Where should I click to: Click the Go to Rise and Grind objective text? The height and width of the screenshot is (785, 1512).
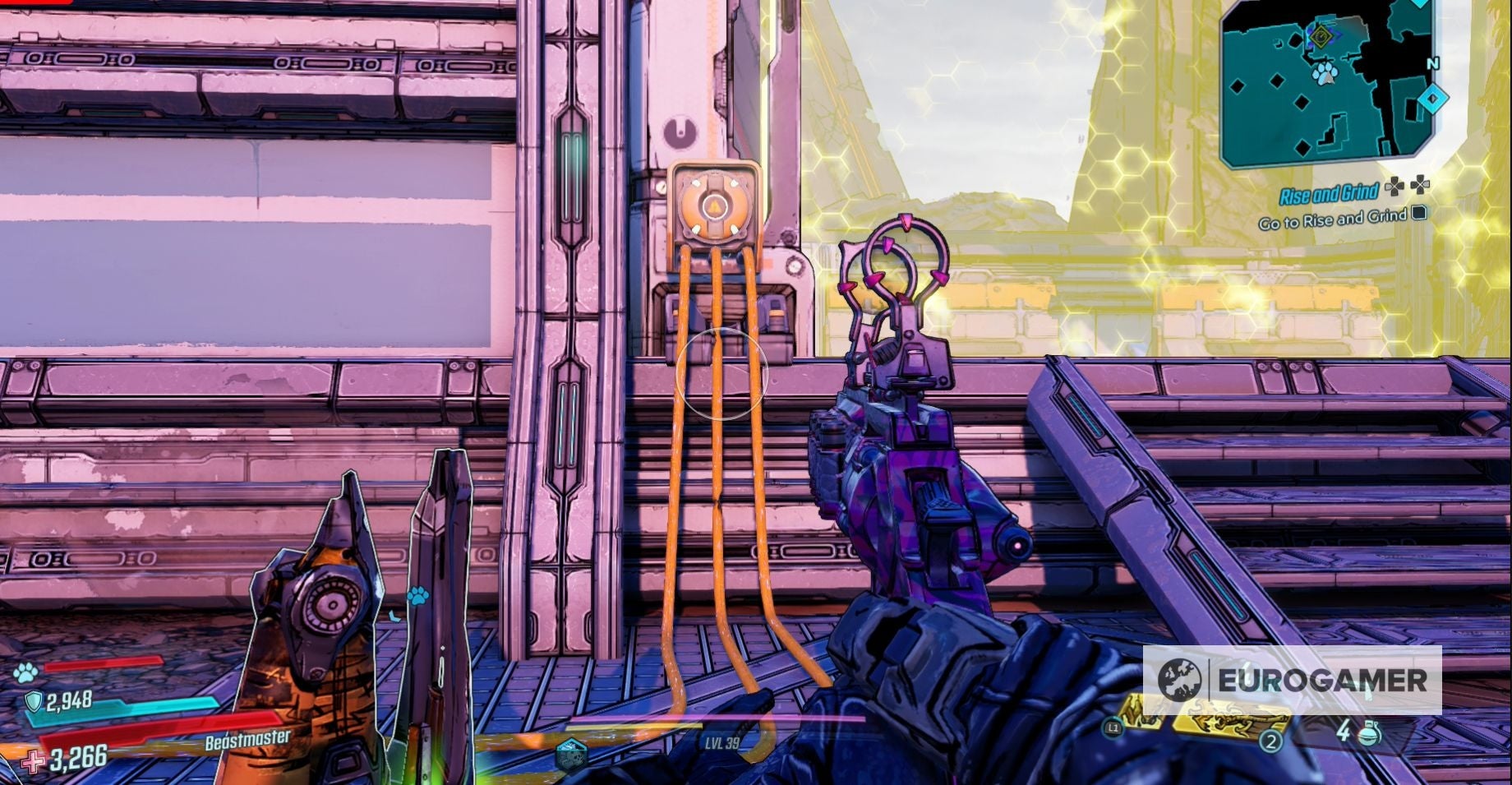1331,219
